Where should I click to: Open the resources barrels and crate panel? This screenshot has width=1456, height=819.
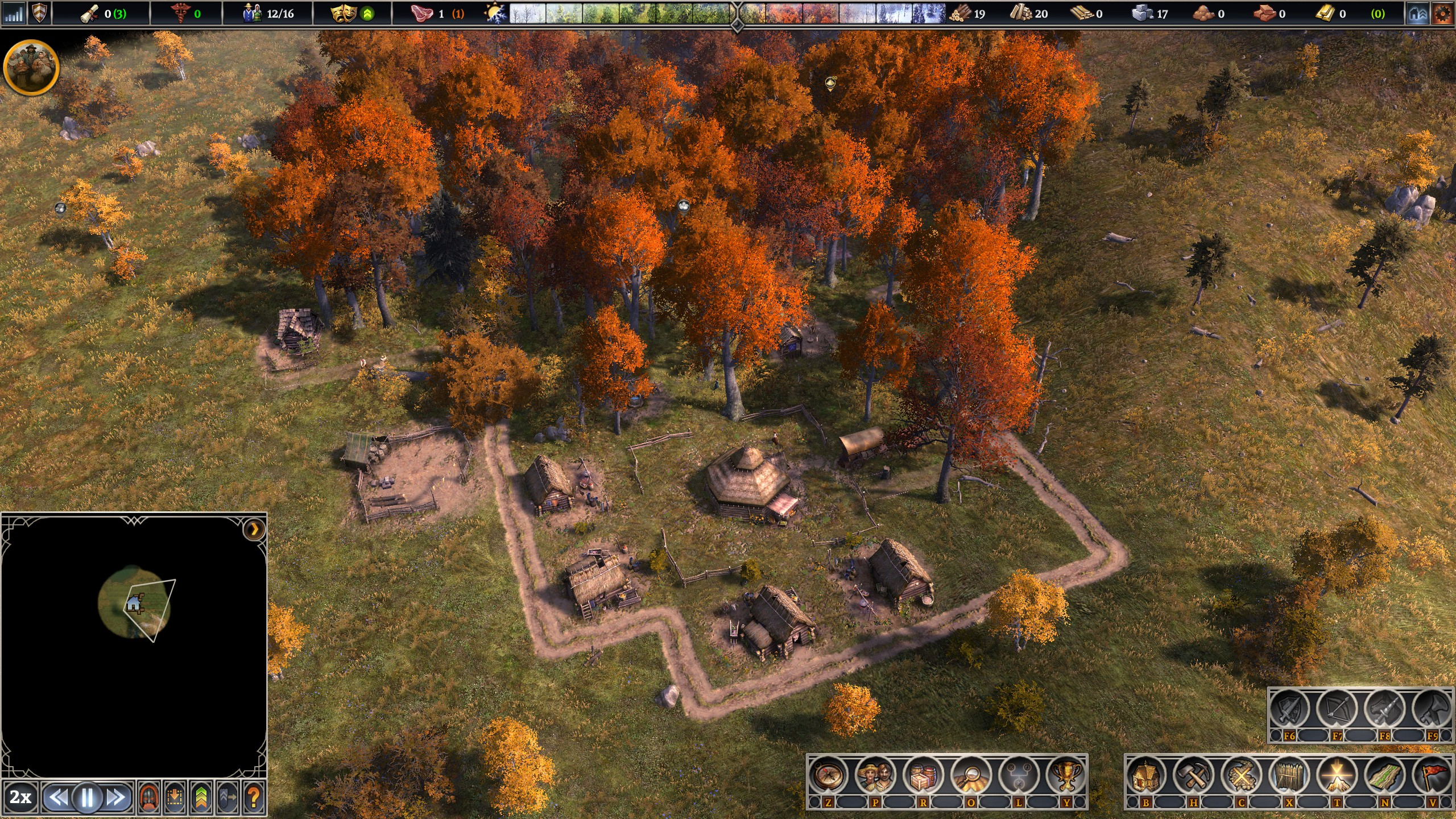924,776
